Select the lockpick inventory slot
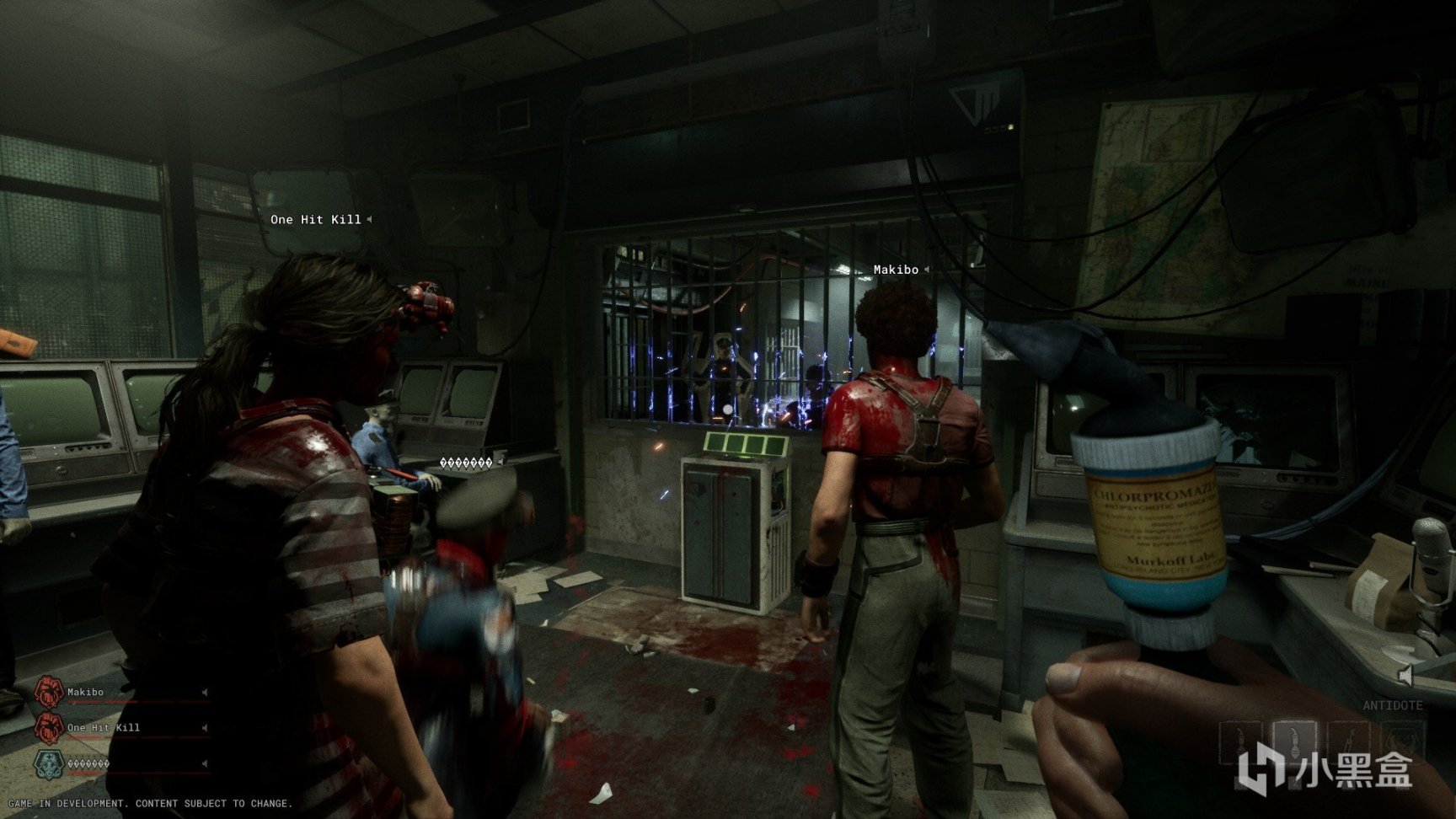Image resolution: width=1456 pixels, height=819 pixels. tap(1347, 743)
